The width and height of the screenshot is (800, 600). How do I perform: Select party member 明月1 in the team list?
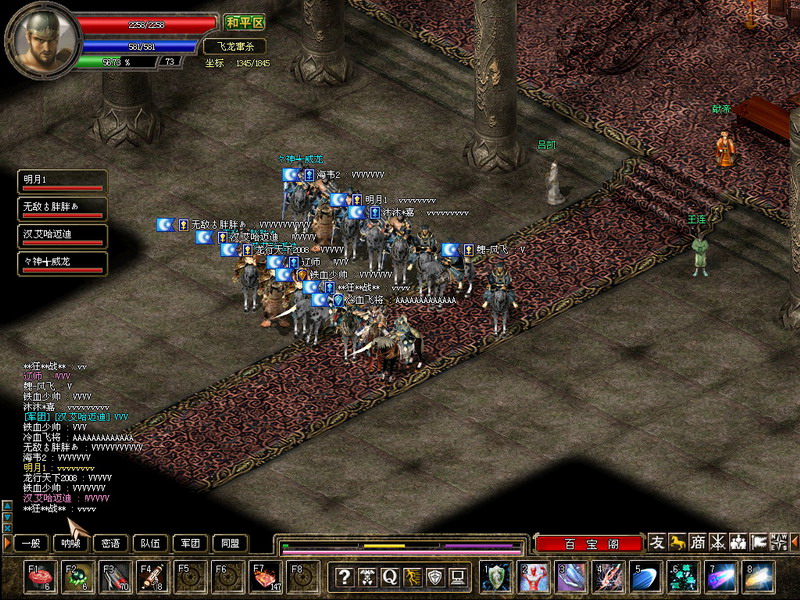point(62,181)
